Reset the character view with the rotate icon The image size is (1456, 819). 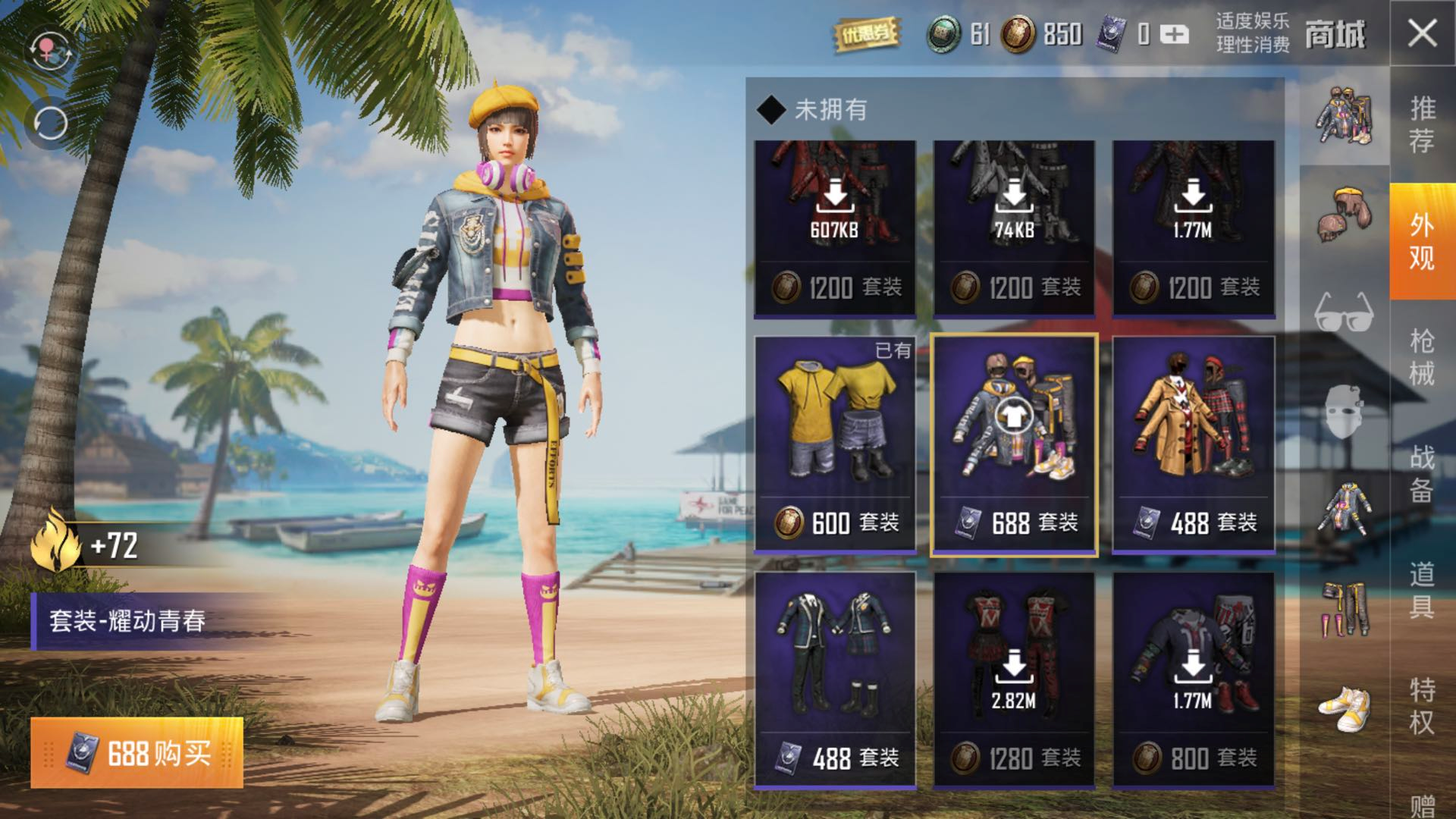49,123
